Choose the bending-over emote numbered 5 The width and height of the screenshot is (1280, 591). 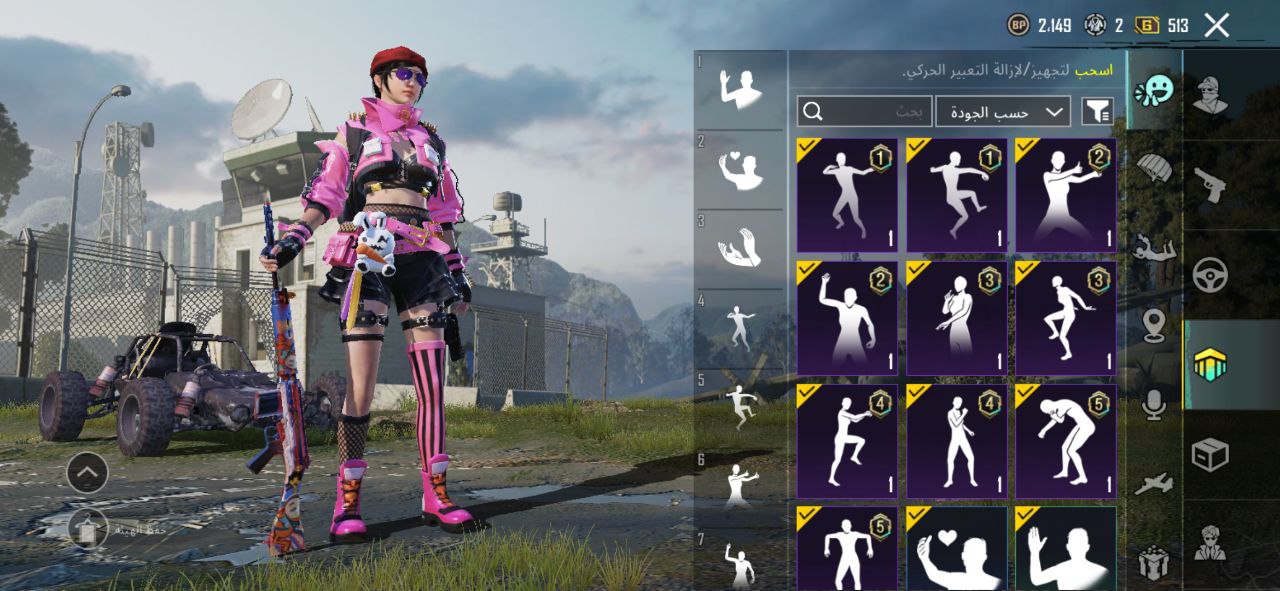(x=1065, y=442)
